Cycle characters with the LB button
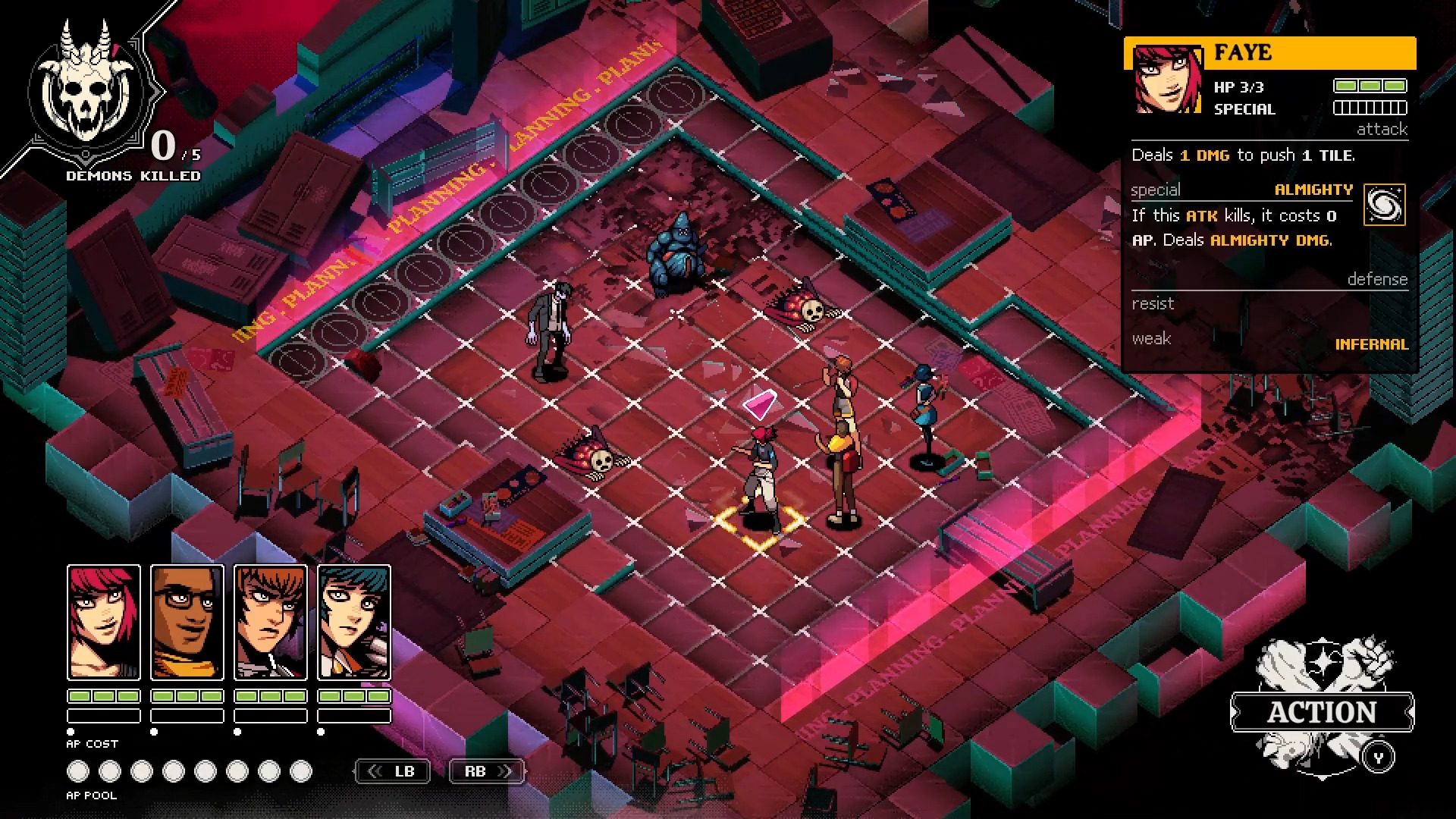Image resolution: width=1456 pixels, height=819 pixels. click(392, 770)
